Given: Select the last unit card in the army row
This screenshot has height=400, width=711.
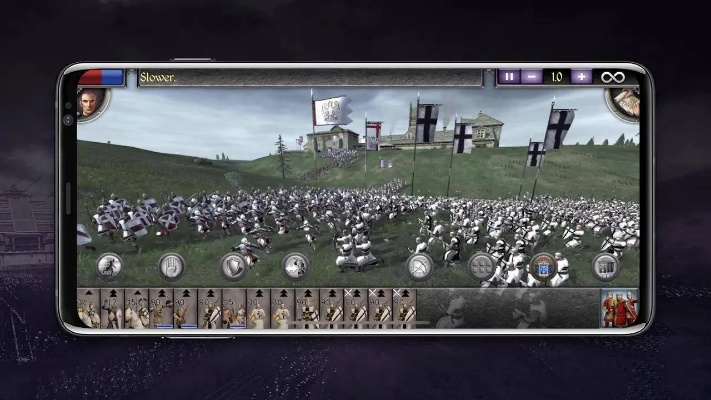Looking at the screenshot, I should tap(404, 309).
